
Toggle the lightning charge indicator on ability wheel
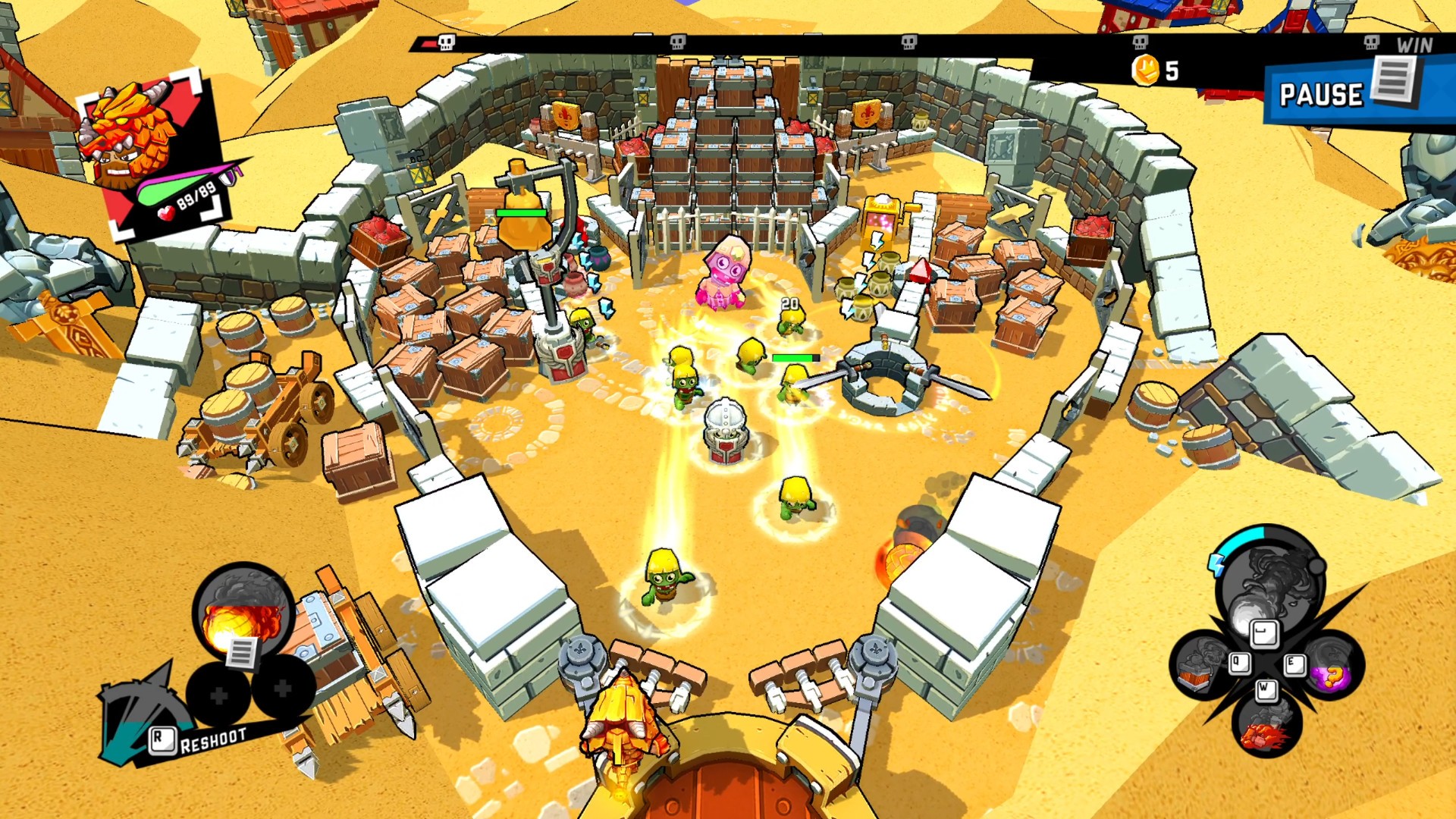[x=1216, y=565]
